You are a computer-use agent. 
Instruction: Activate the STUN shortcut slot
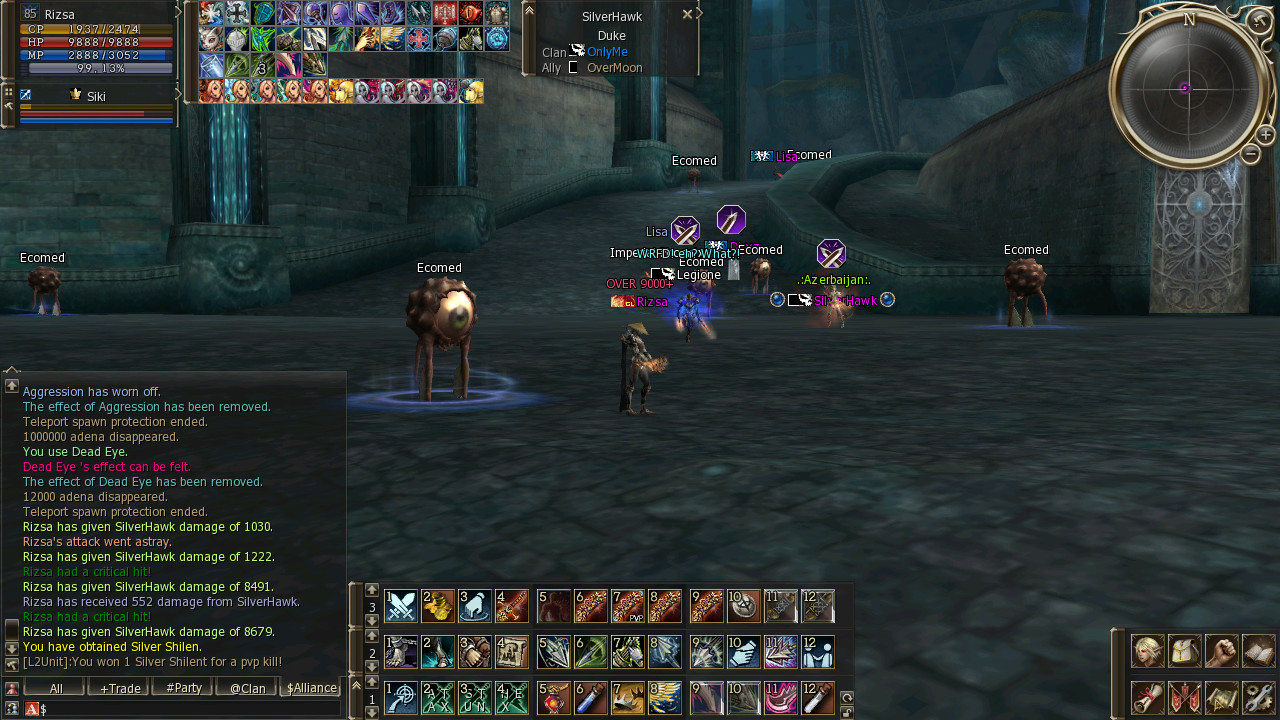click(475, 697)
